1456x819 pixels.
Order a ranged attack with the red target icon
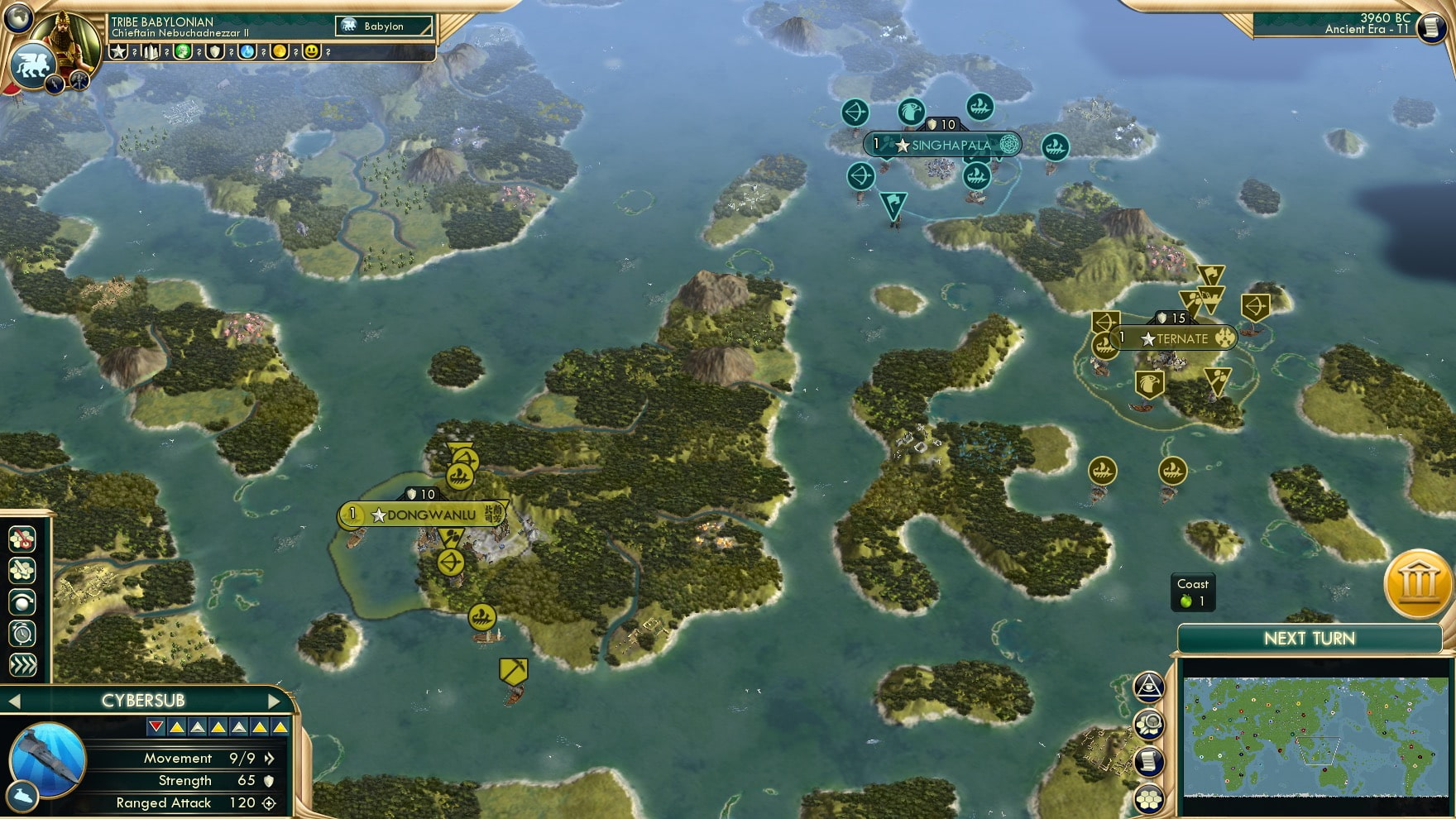coord(22,538)
